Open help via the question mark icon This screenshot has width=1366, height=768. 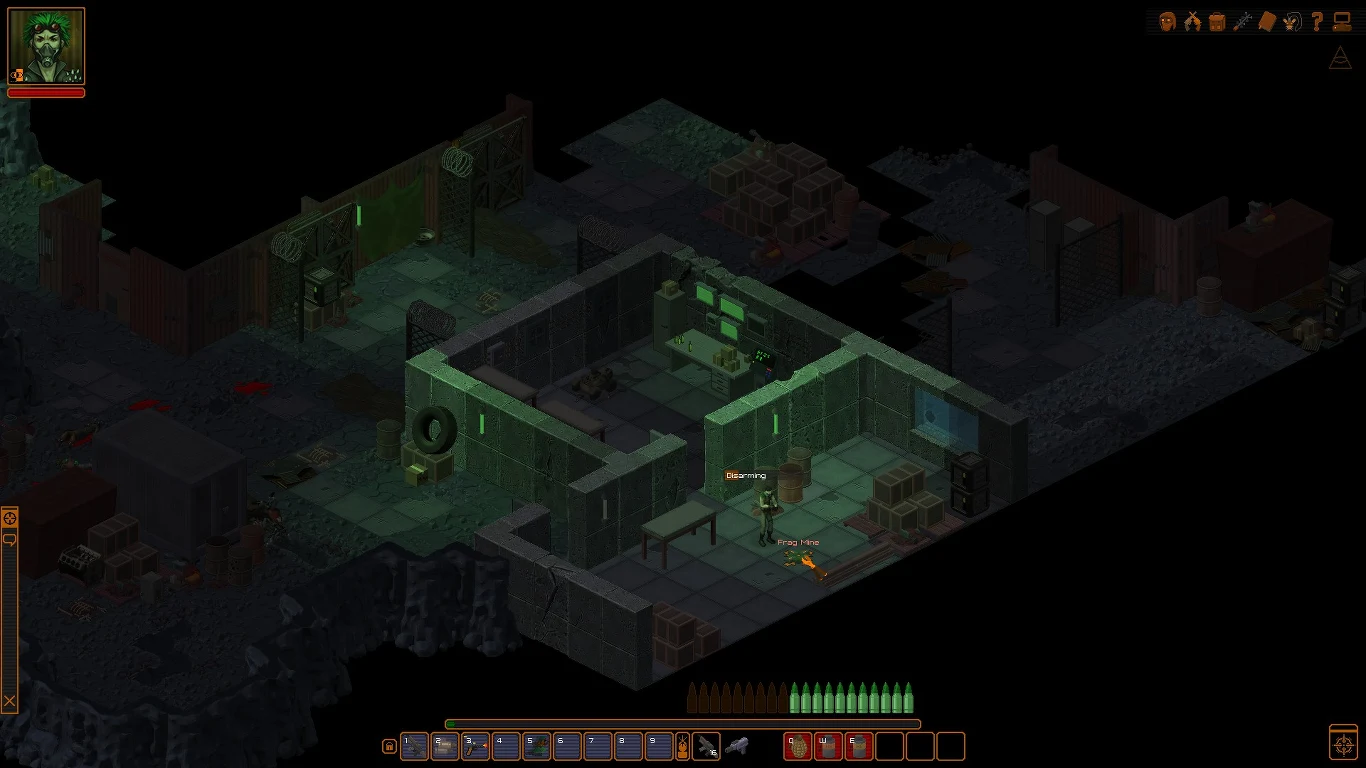(x=1315, y=21)
